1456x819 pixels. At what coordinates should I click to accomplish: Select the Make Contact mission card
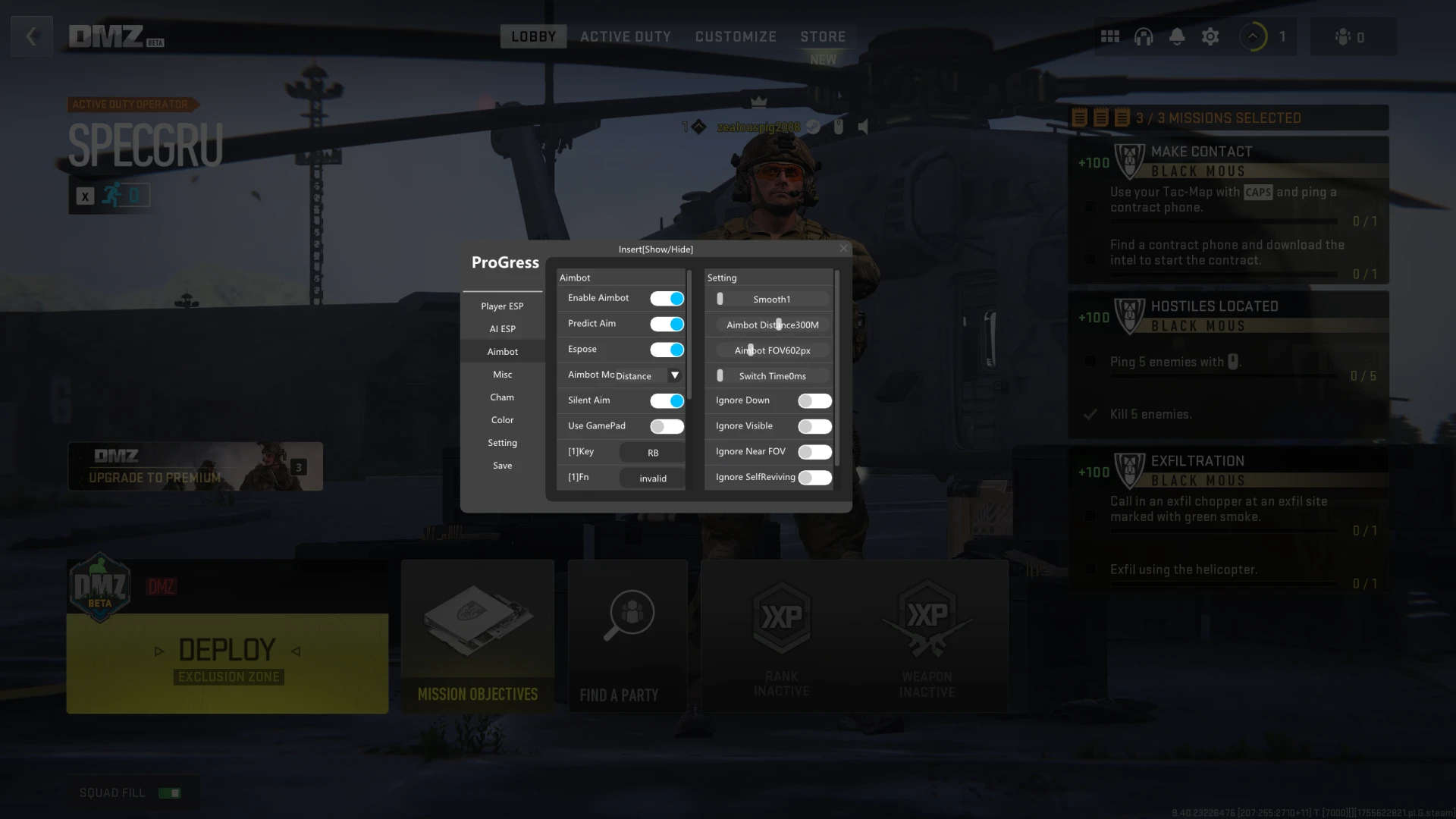click(x=1228, y=210)
